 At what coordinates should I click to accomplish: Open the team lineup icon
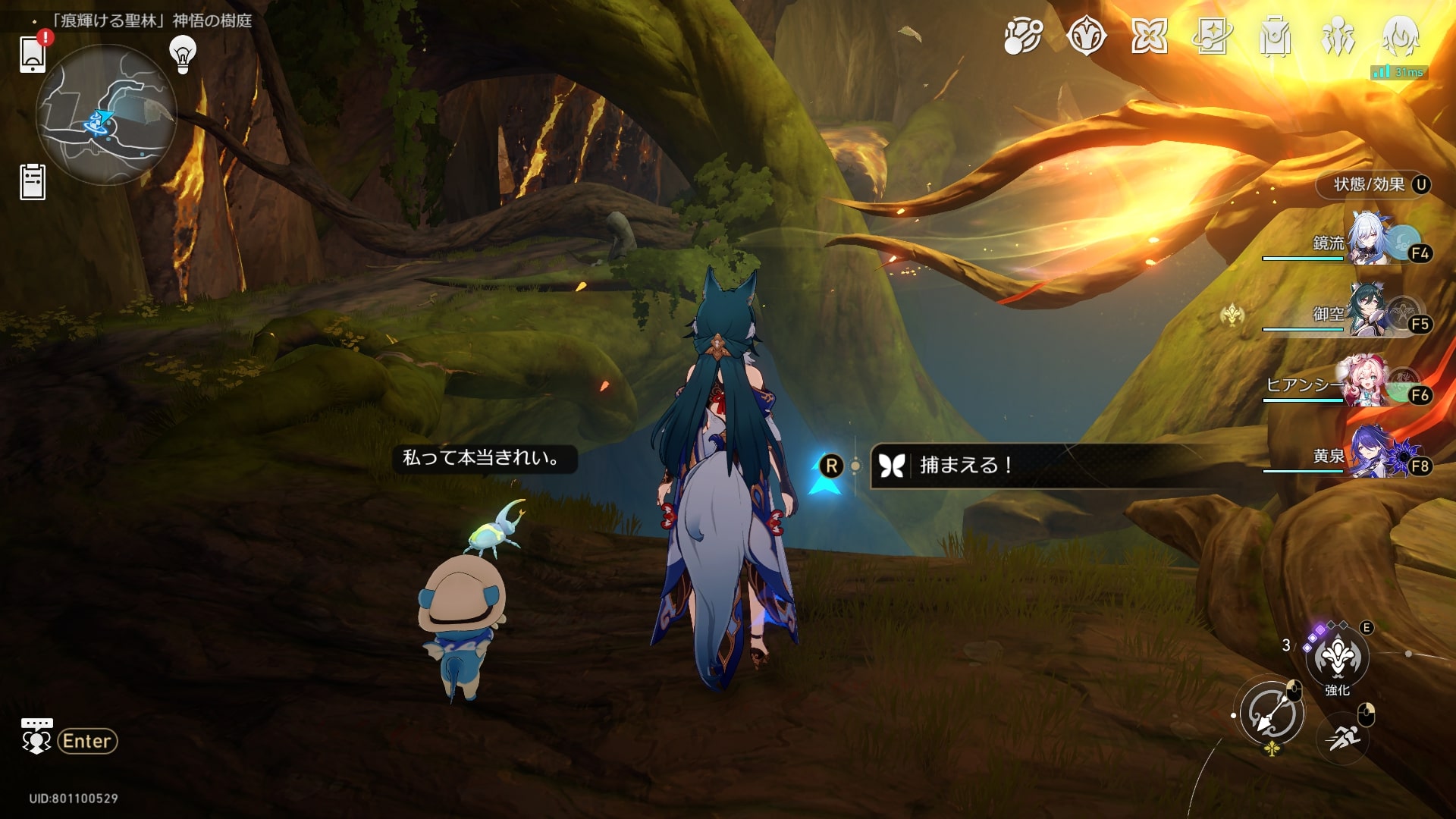tap(1338, 36)
